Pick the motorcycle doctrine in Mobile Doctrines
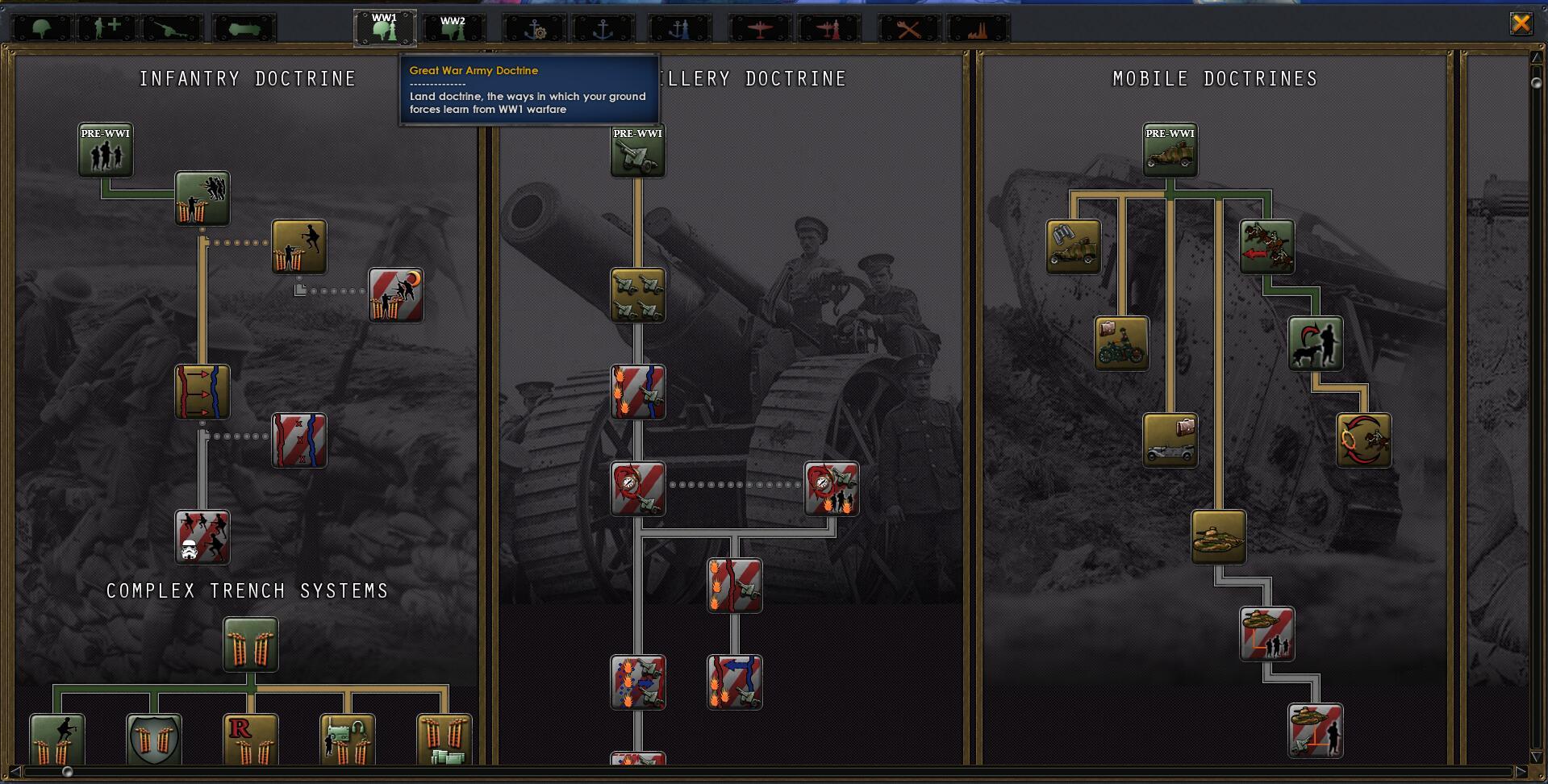 (1122, 344)
